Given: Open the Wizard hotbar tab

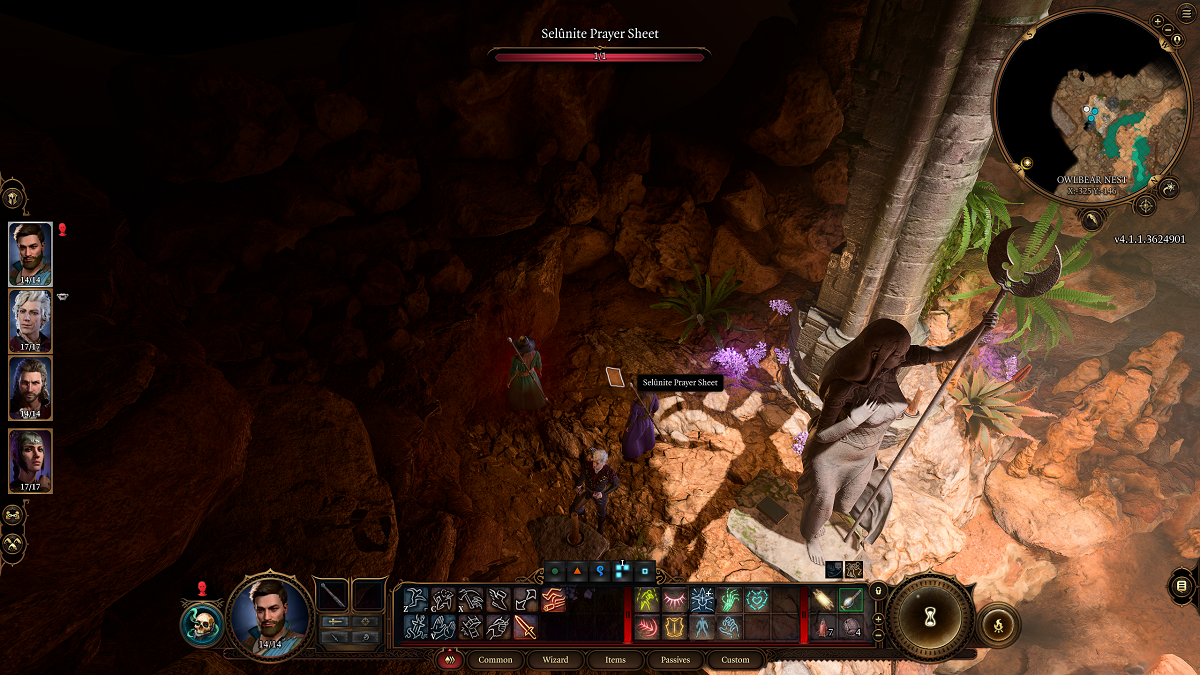Looking at the screenshot, I should tap(555, 660).
